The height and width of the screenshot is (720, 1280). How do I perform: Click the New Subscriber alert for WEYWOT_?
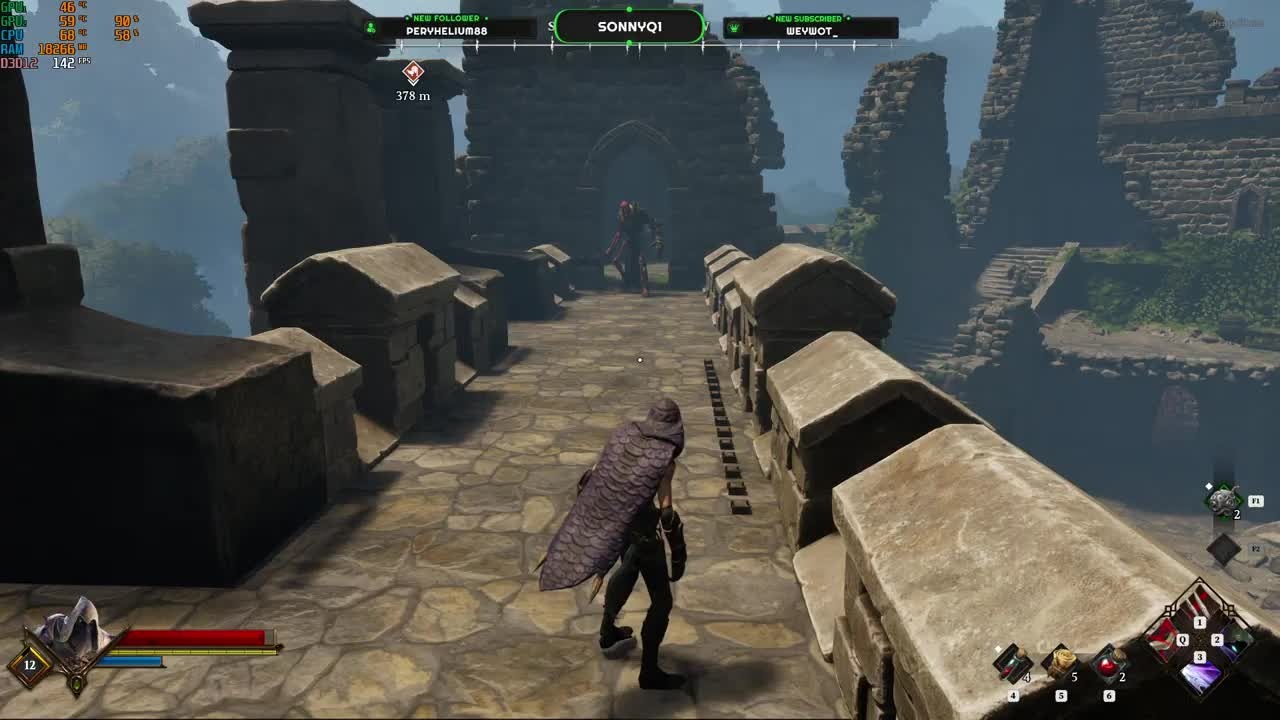click(809, 27)
